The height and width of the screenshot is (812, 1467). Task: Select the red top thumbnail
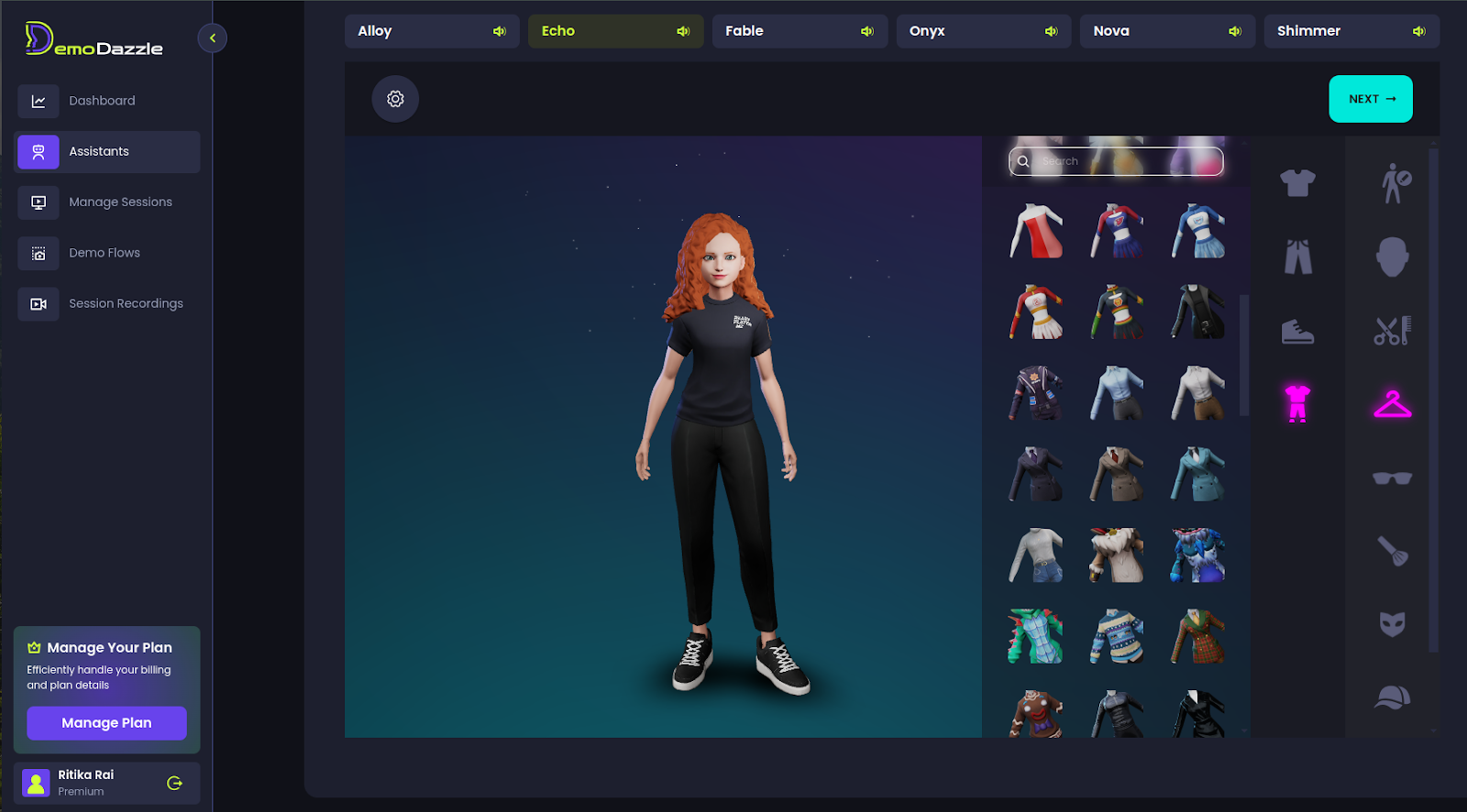[1035, 229]
